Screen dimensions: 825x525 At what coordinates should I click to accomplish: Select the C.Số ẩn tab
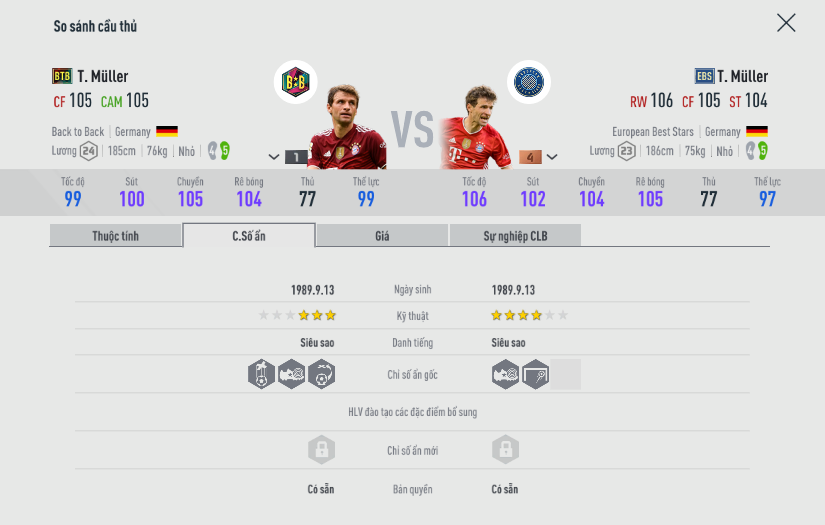pos(249,236)
